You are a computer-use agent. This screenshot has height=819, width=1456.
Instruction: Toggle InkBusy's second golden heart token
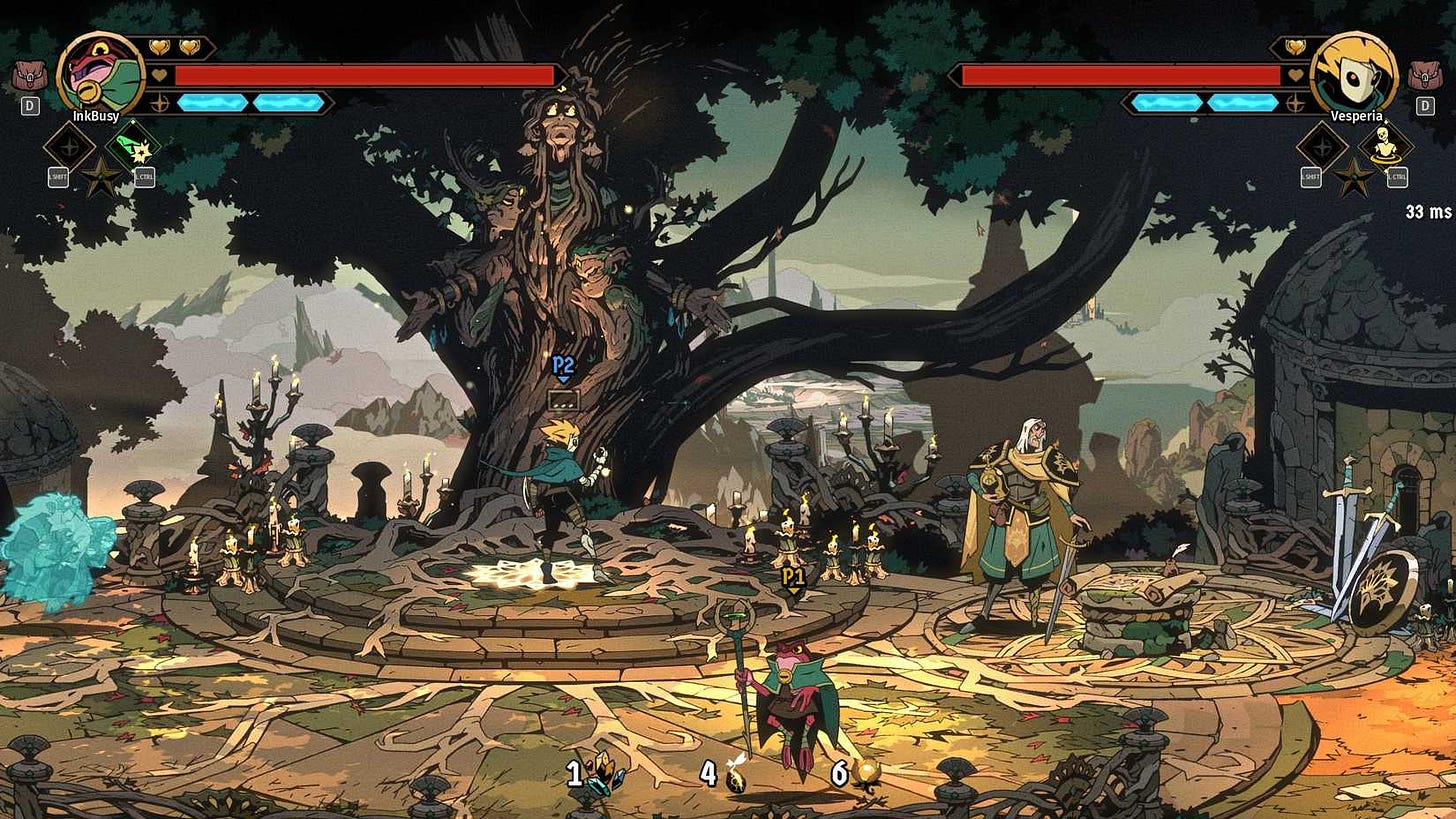click(x=188, y=48)
